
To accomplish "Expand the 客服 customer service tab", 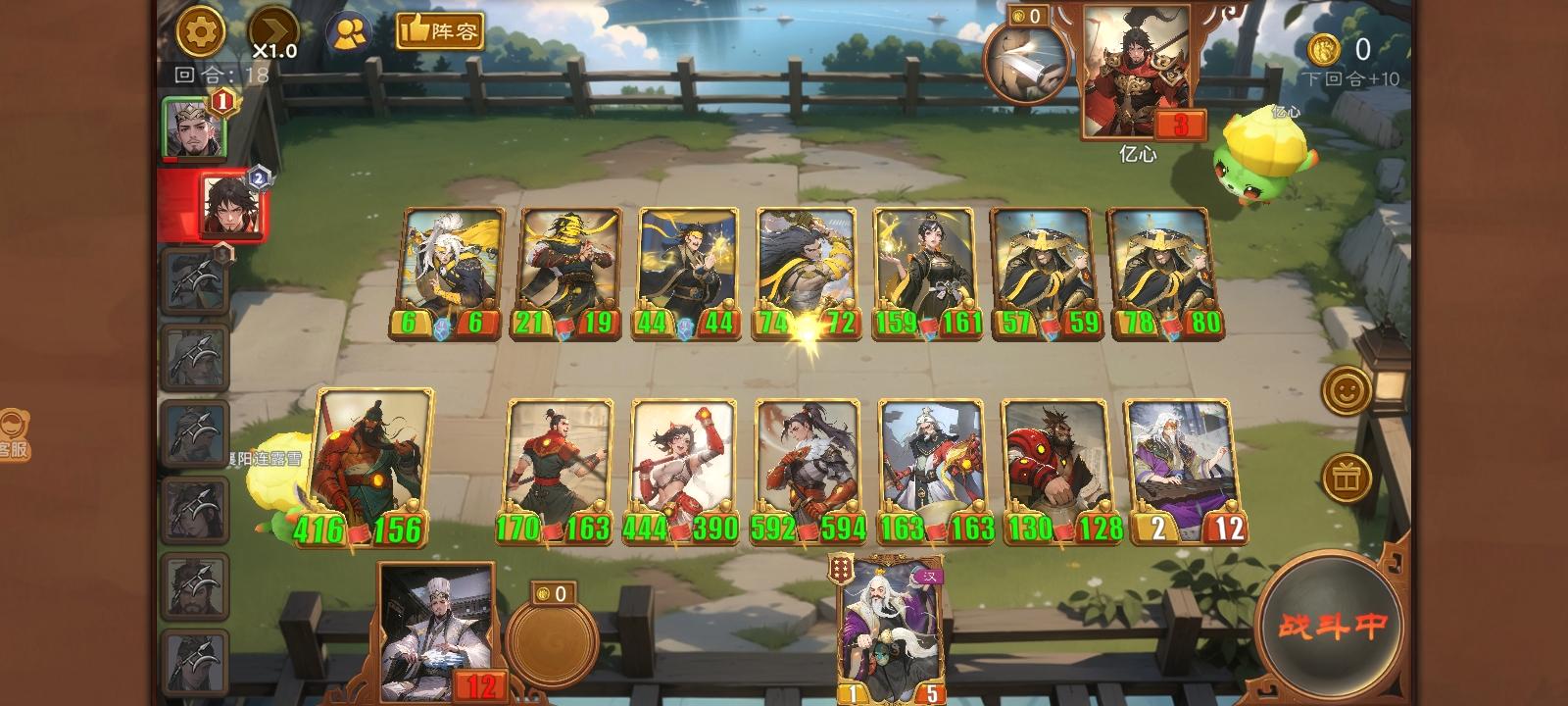I will (x=14, y=434).
